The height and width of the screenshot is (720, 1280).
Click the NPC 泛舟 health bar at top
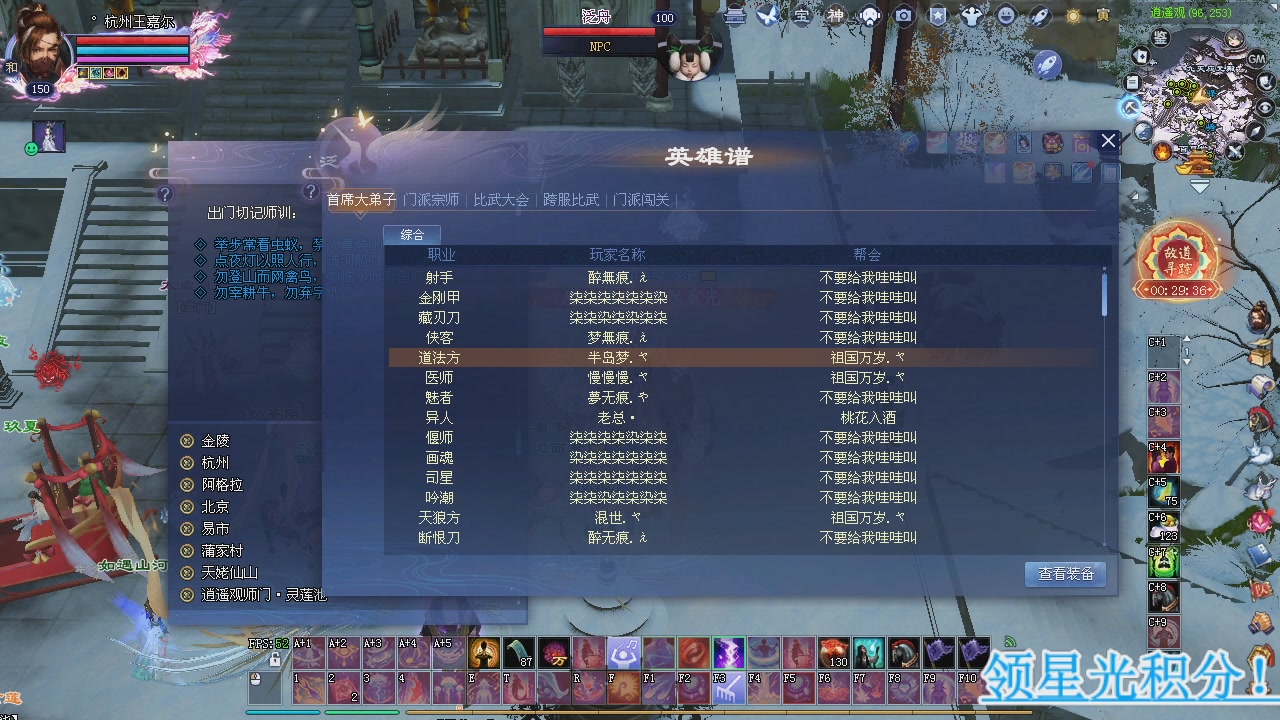pos(600,33)
